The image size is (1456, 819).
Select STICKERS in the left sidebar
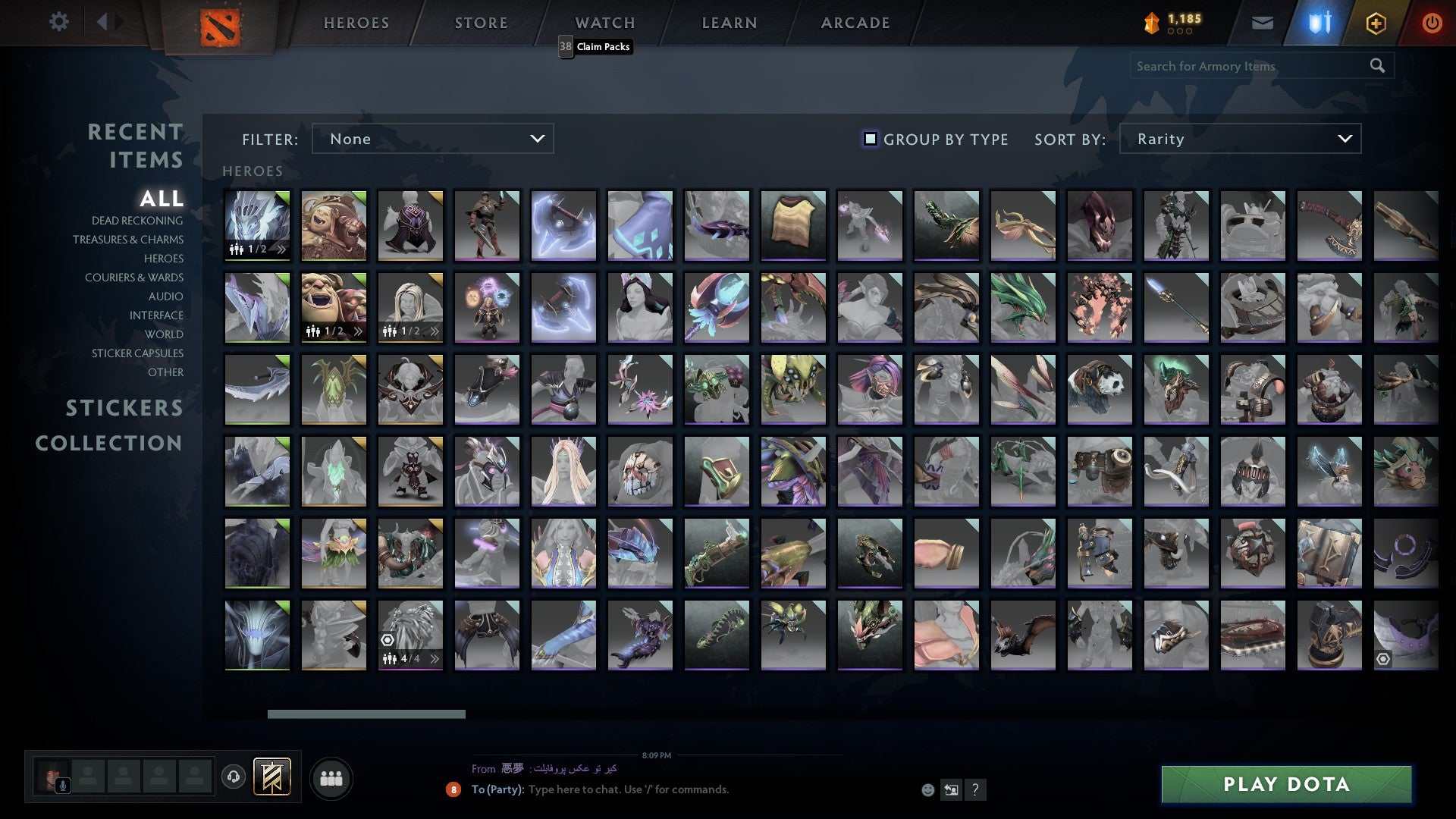[x=124, y=408]
